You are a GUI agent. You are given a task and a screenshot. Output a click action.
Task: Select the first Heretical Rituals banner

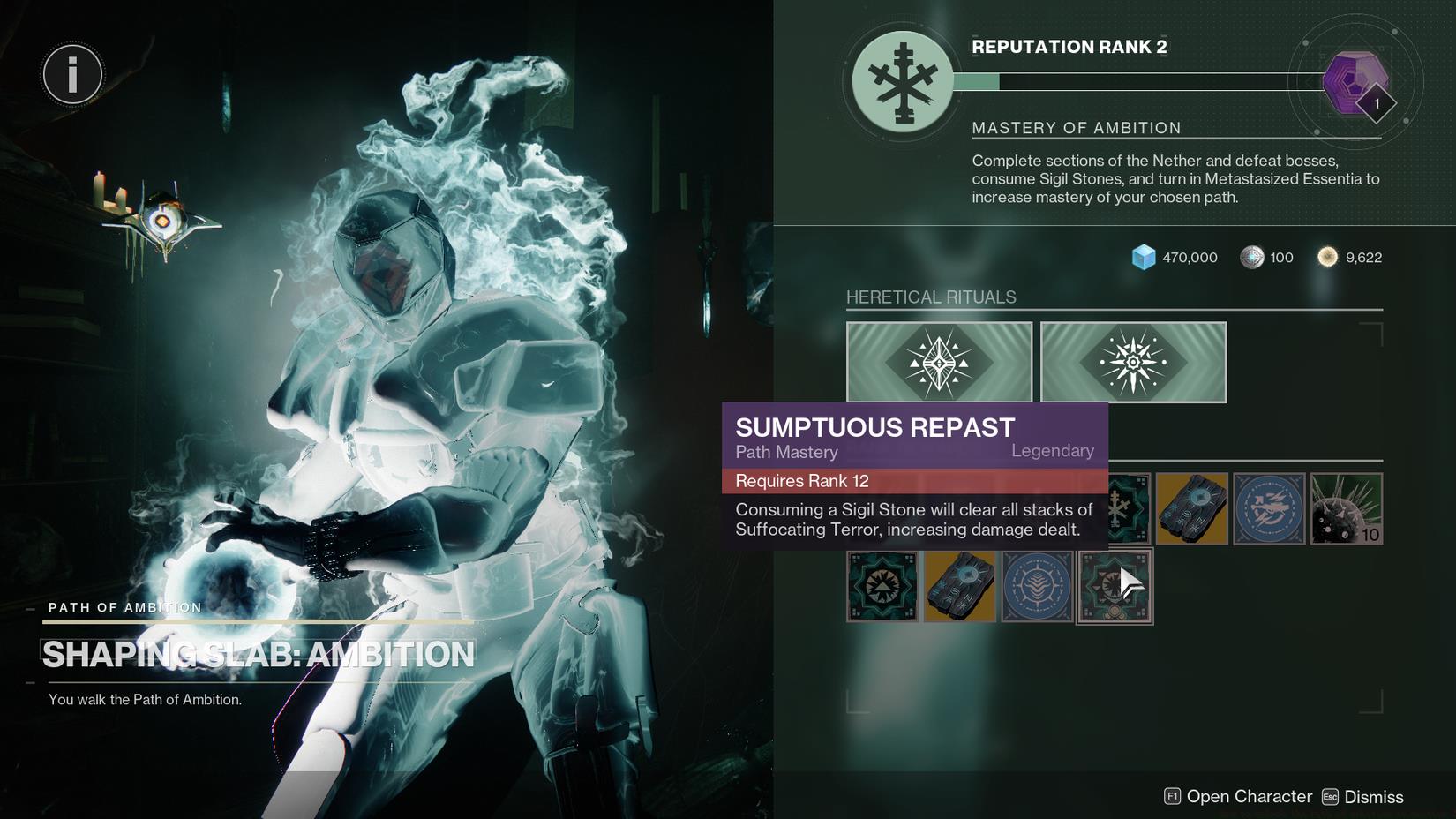938,361
